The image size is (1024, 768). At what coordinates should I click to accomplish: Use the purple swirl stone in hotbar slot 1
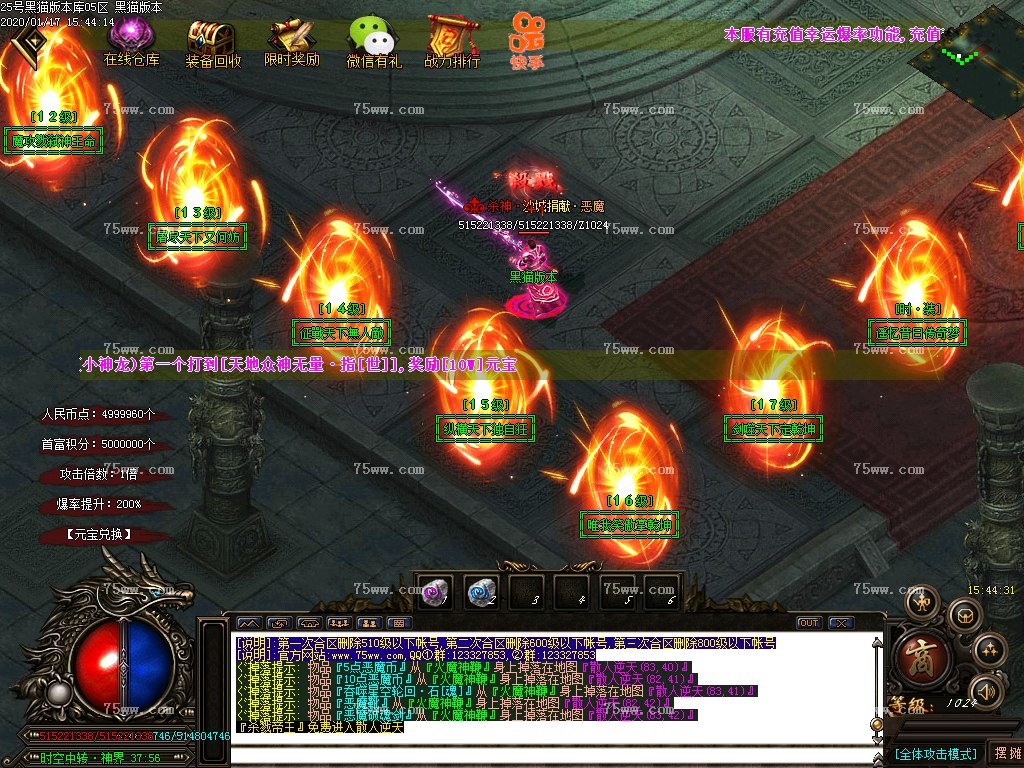coord(433,591)
